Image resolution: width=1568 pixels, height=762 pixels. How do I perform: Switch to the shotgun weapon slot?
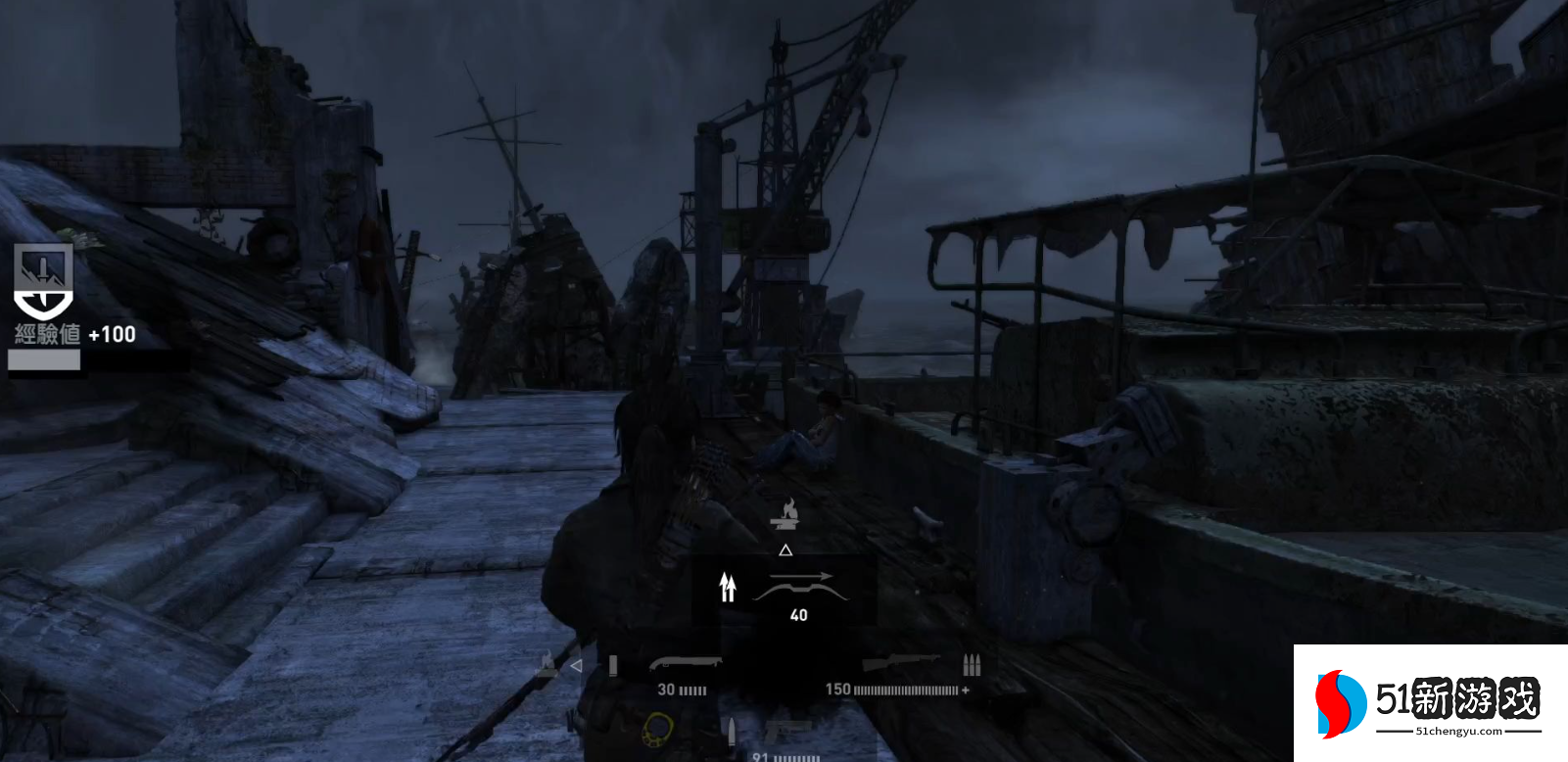pos(685,664)
